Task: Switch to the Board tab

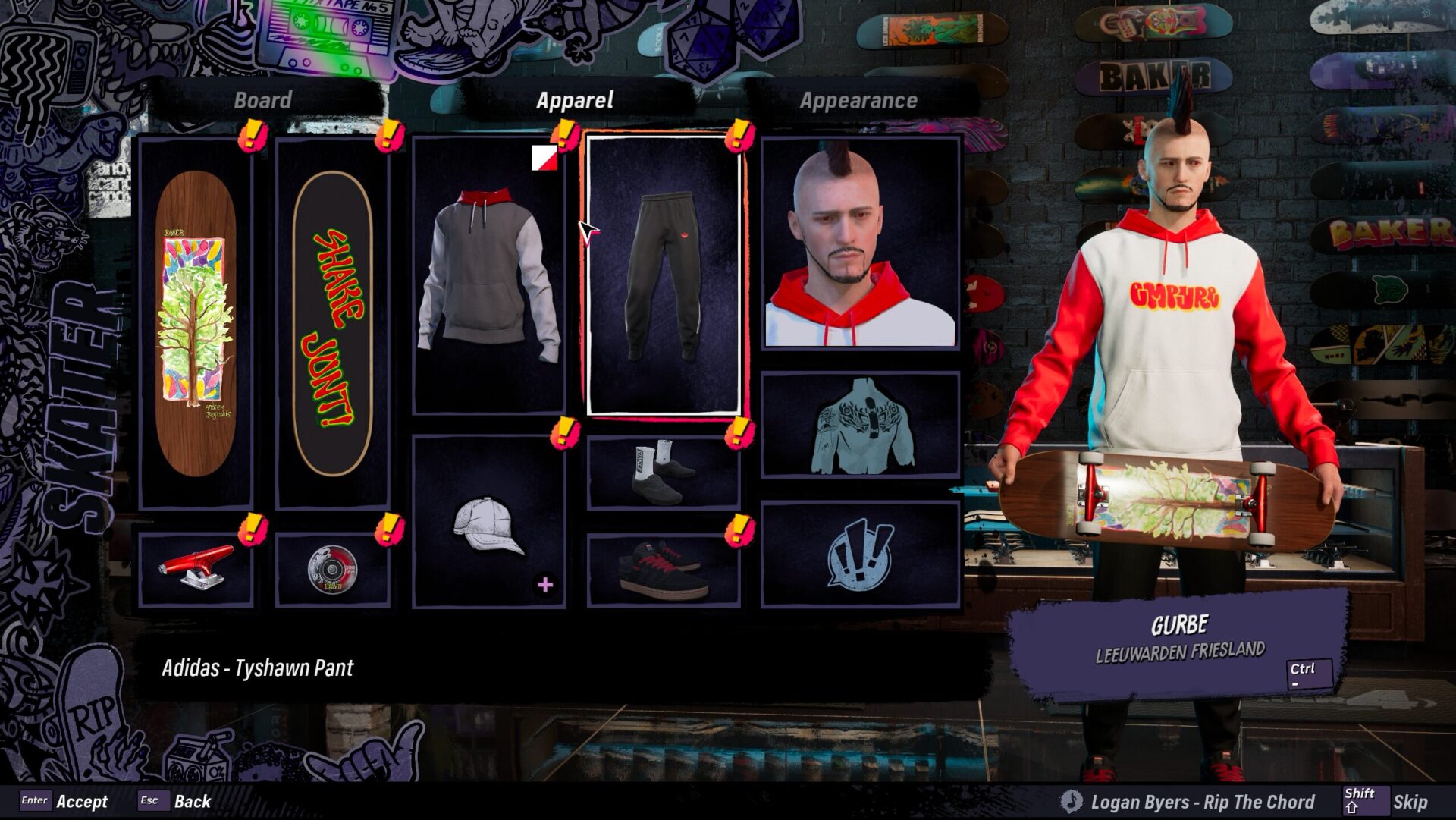Action: (262, 100)
